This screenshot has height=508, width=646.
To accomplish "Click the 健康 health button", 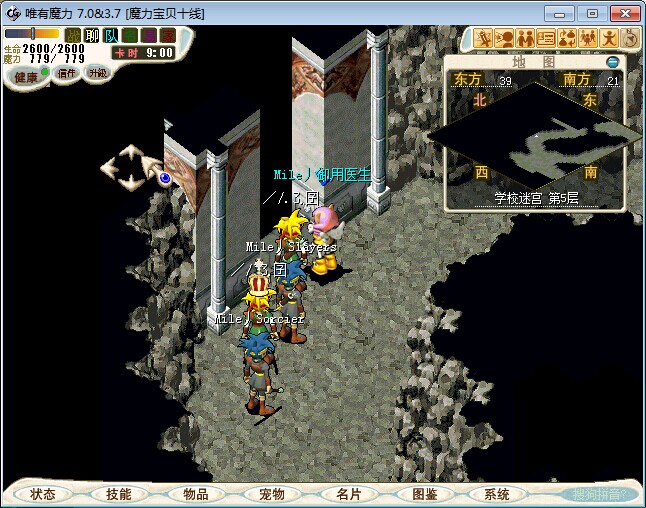I will (26, 77).
